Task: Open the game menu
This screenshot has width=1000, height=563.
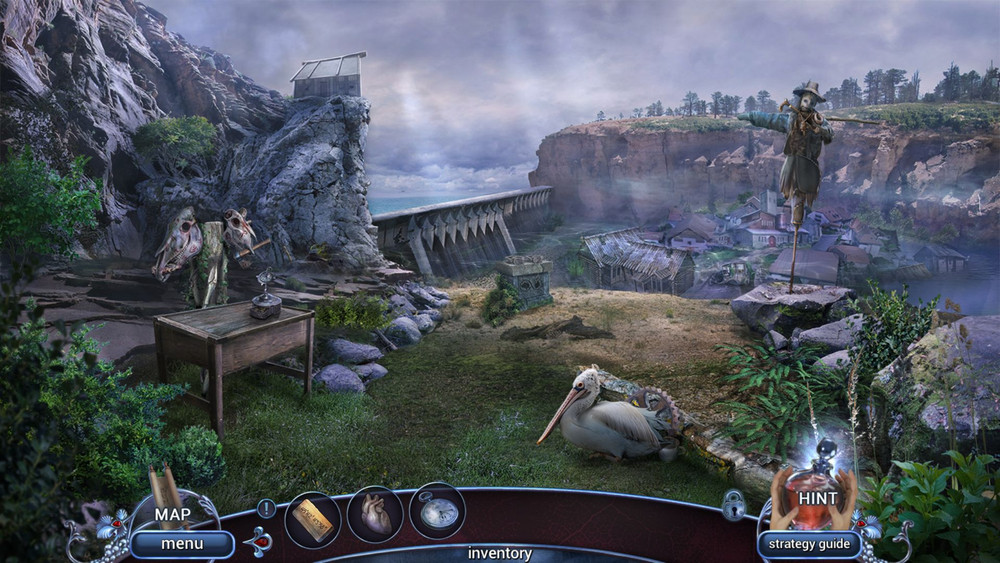Action: 181,544
